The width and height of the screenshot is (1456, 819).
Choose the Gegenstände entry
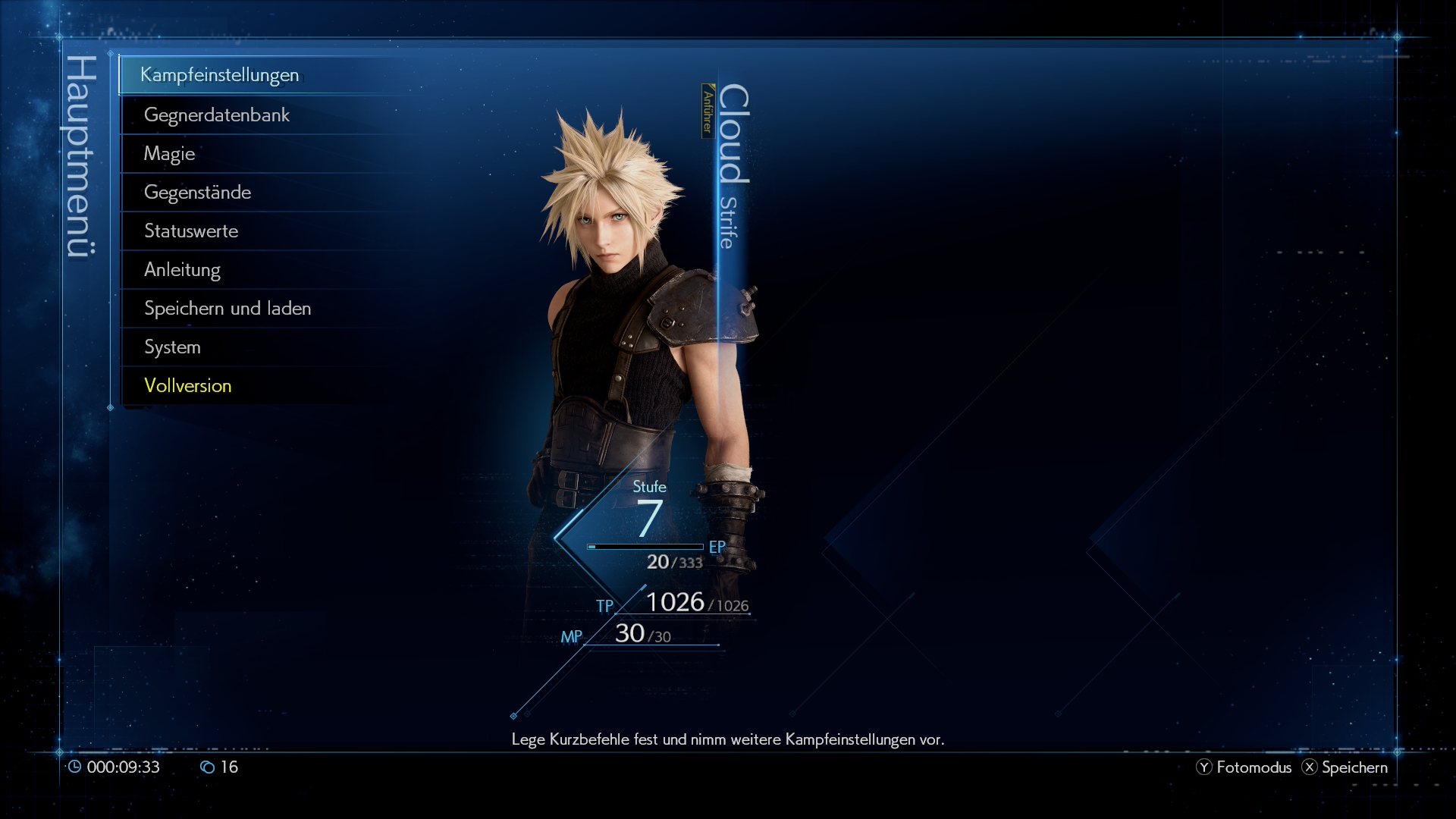point(197,193)
